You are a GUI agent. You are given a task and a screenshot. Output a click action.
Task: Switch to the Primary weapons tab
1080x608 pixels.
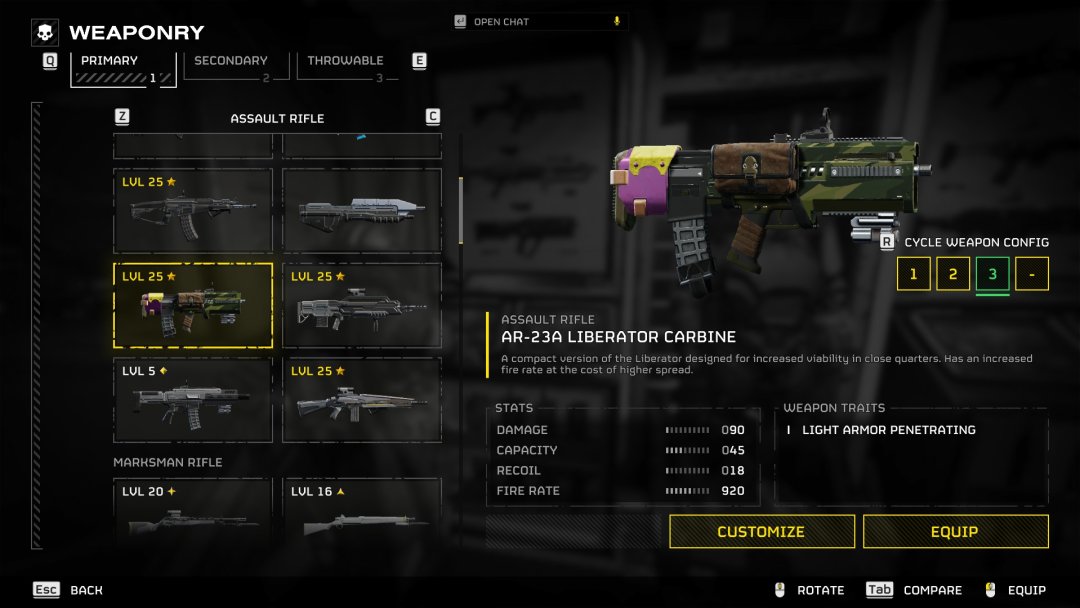coord(123,66)
